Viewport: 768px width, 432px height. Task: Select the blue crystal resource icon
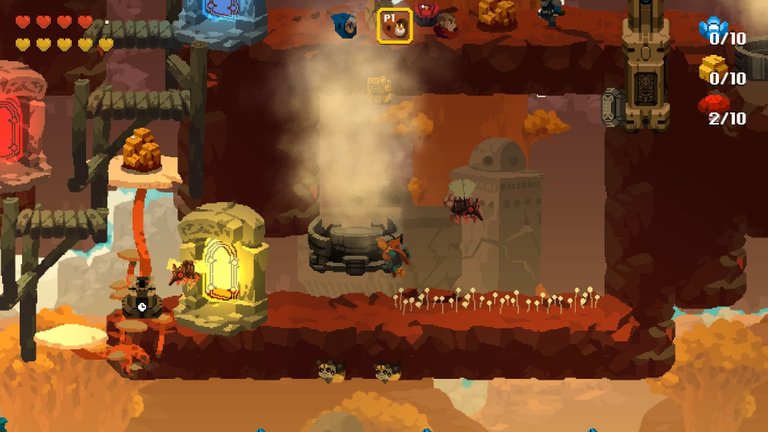(x=713, y=28)
